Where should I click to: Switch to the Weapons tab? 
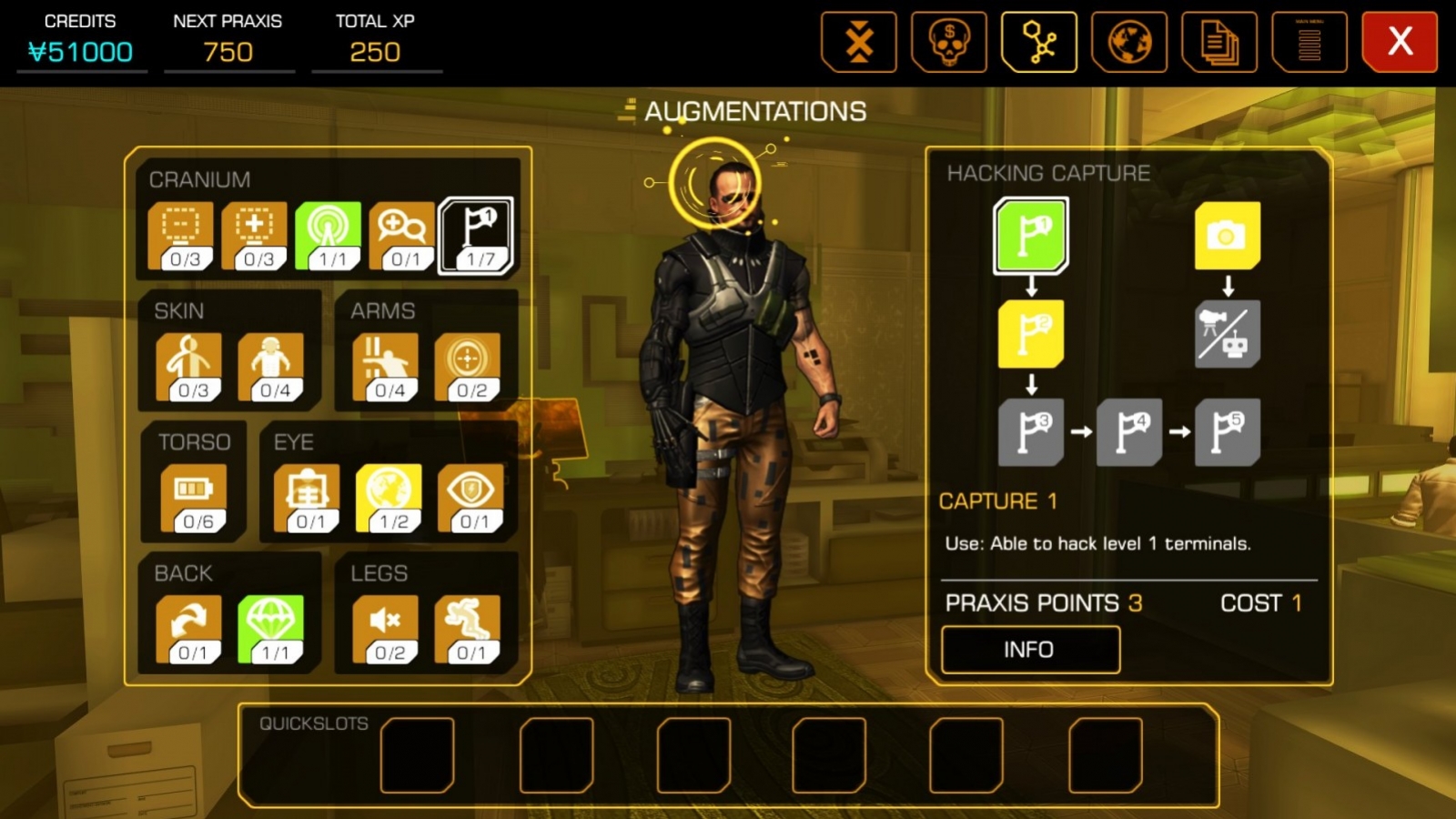859,42
